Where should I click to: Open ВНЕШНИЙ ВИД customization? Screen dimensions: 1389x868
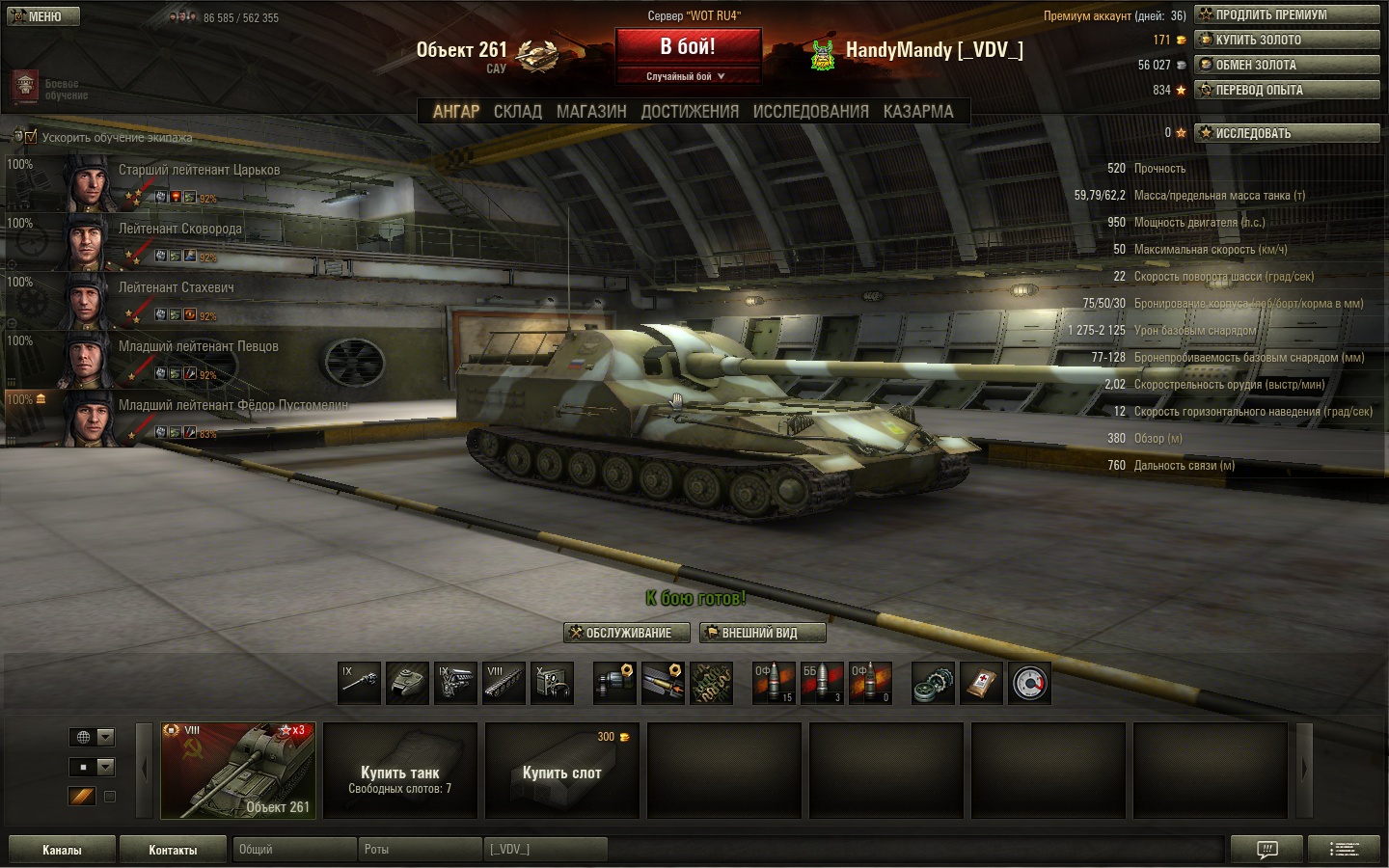[x=762, y=633]
